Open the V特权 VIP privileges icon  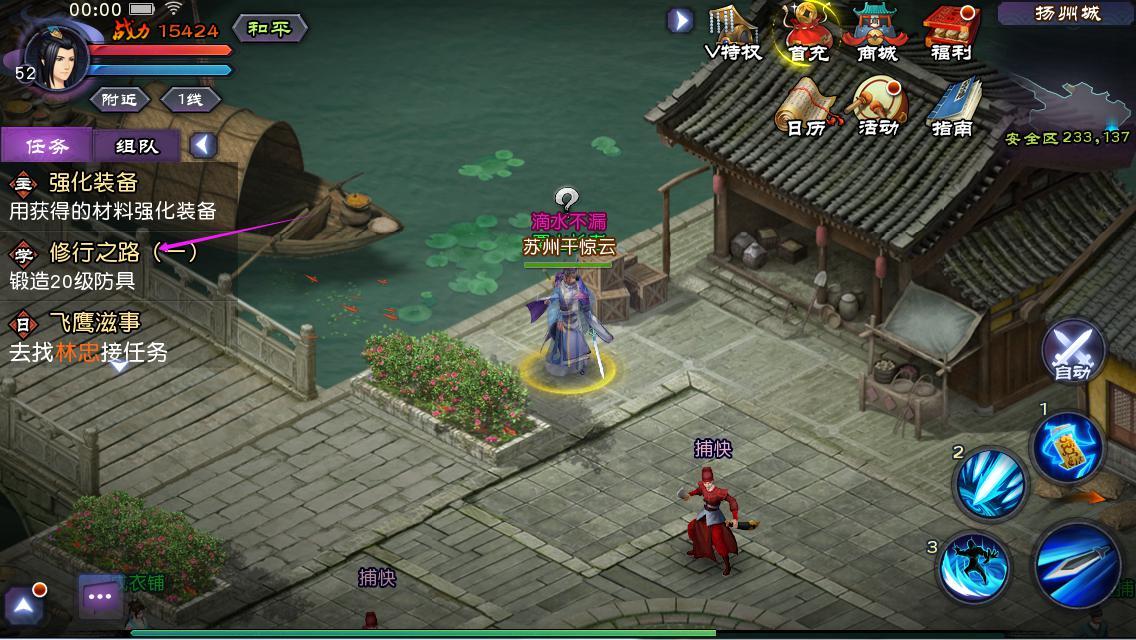click(x=733, y=33)
